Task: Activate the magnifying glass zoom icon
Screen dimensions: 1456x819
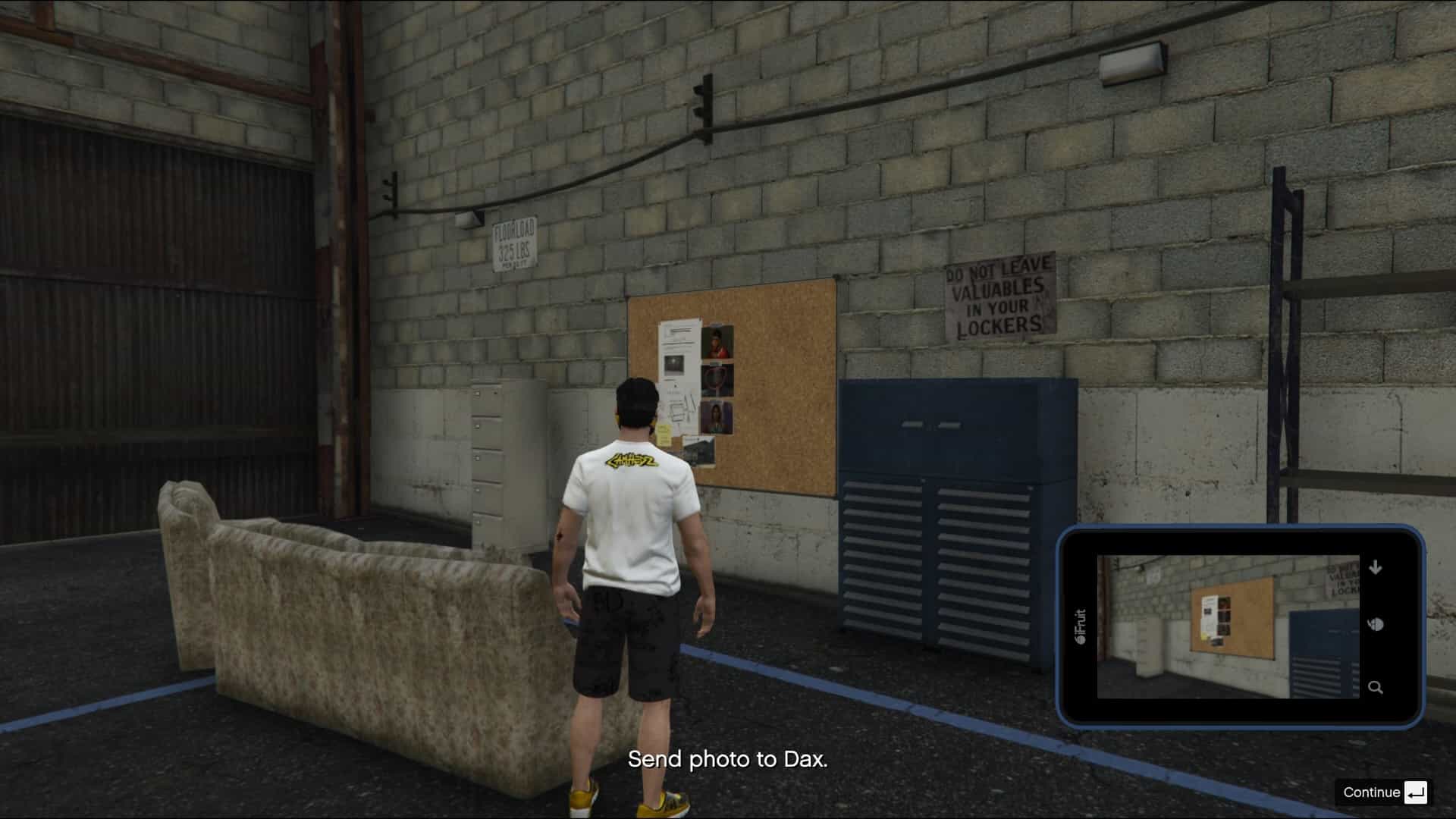Action: (1375, 688)
